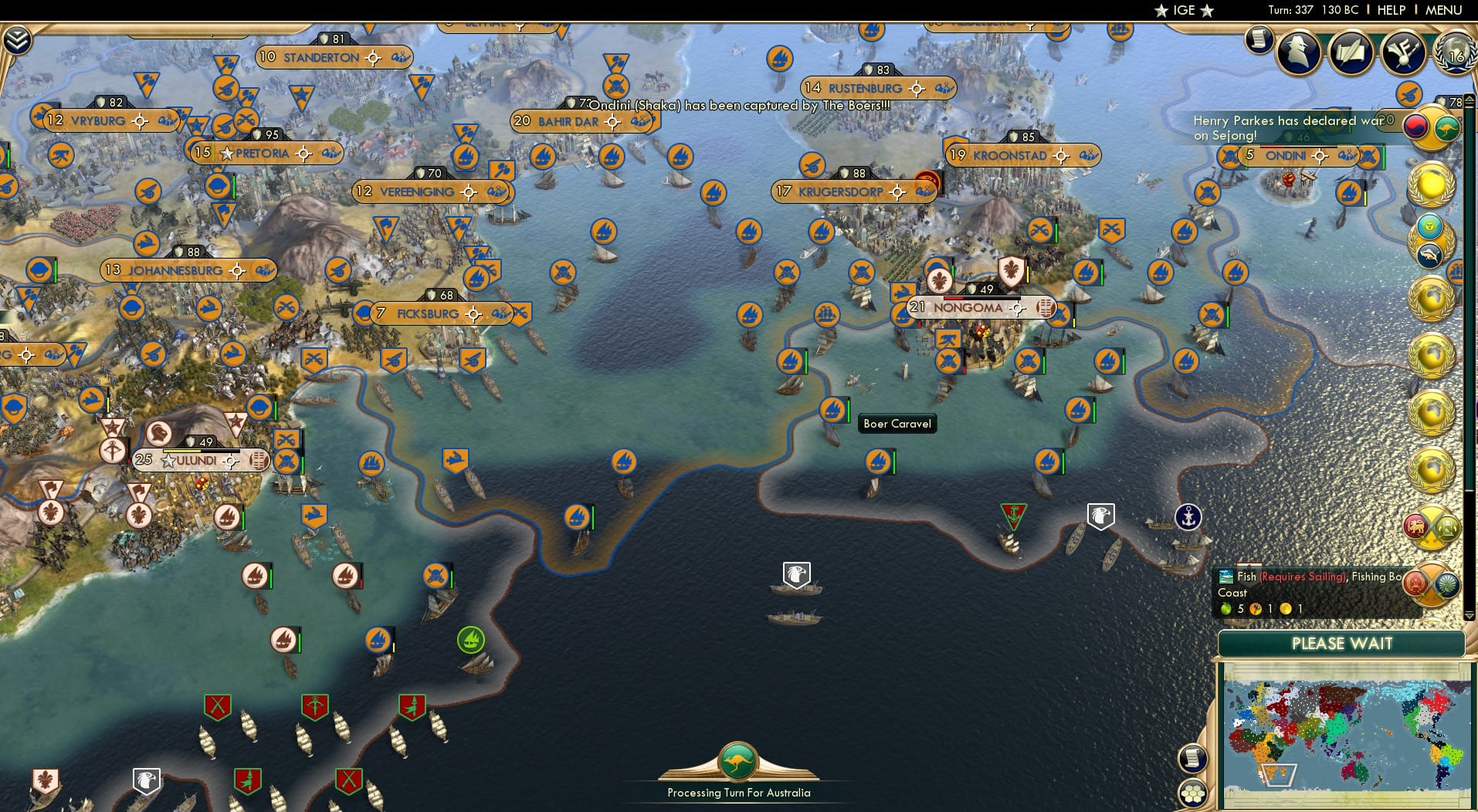Open the Espionage overview icon

click(x=1299, y=52)
